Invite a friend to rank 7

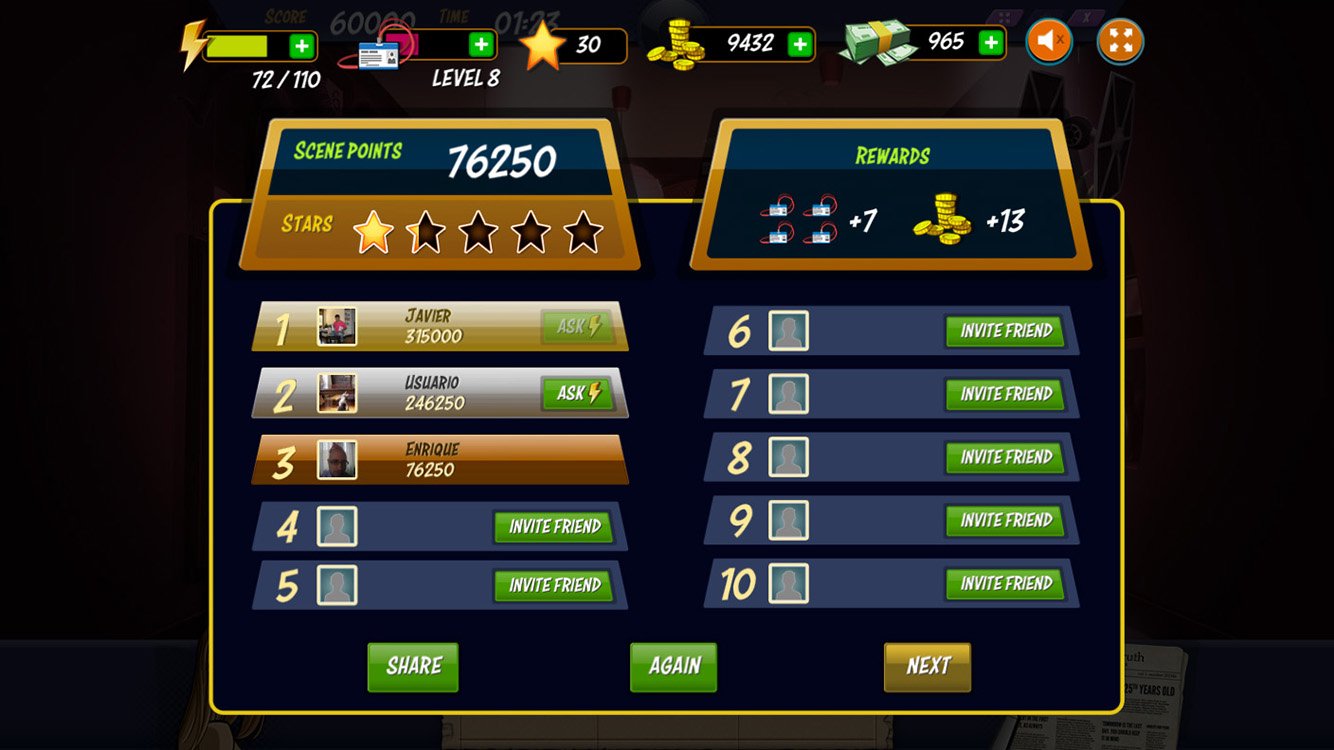click(1005, 394)
